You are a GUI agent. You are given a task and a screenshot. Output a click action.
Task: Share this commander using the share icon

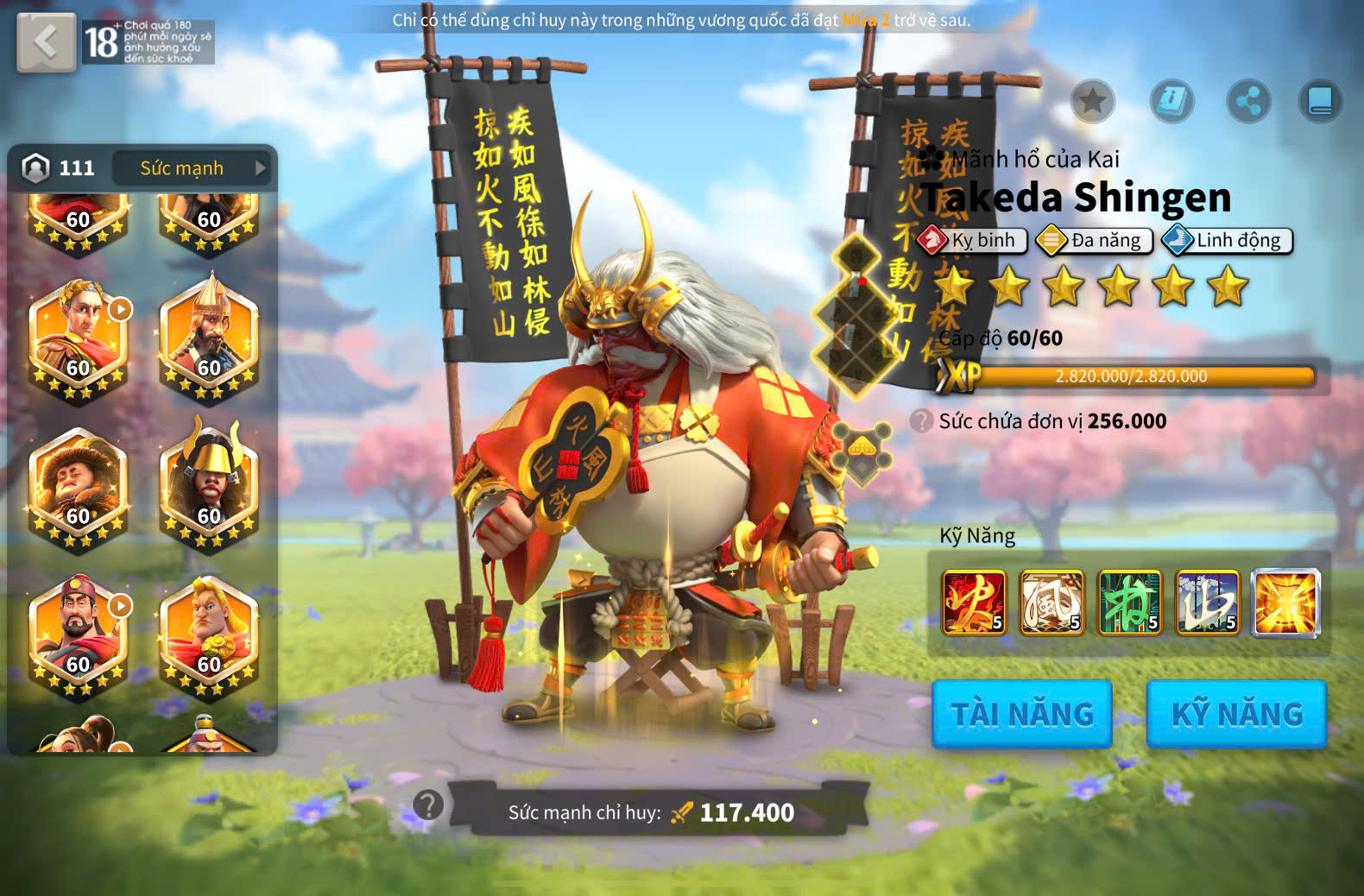click(x=1248, y=102)
